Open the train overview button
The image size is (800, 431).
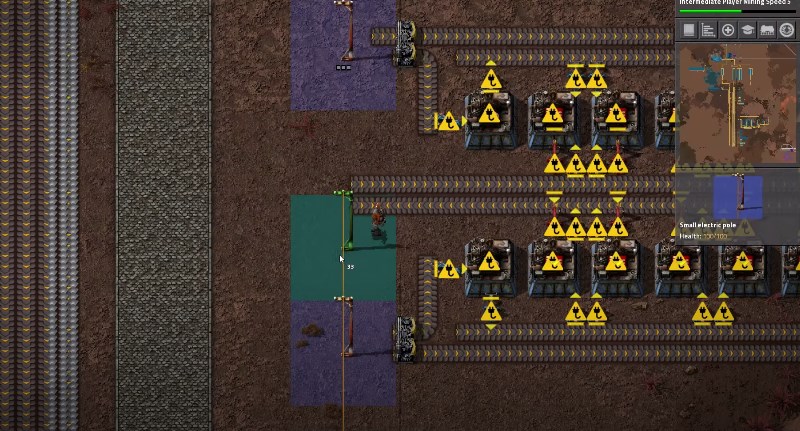tap(767, 30)
